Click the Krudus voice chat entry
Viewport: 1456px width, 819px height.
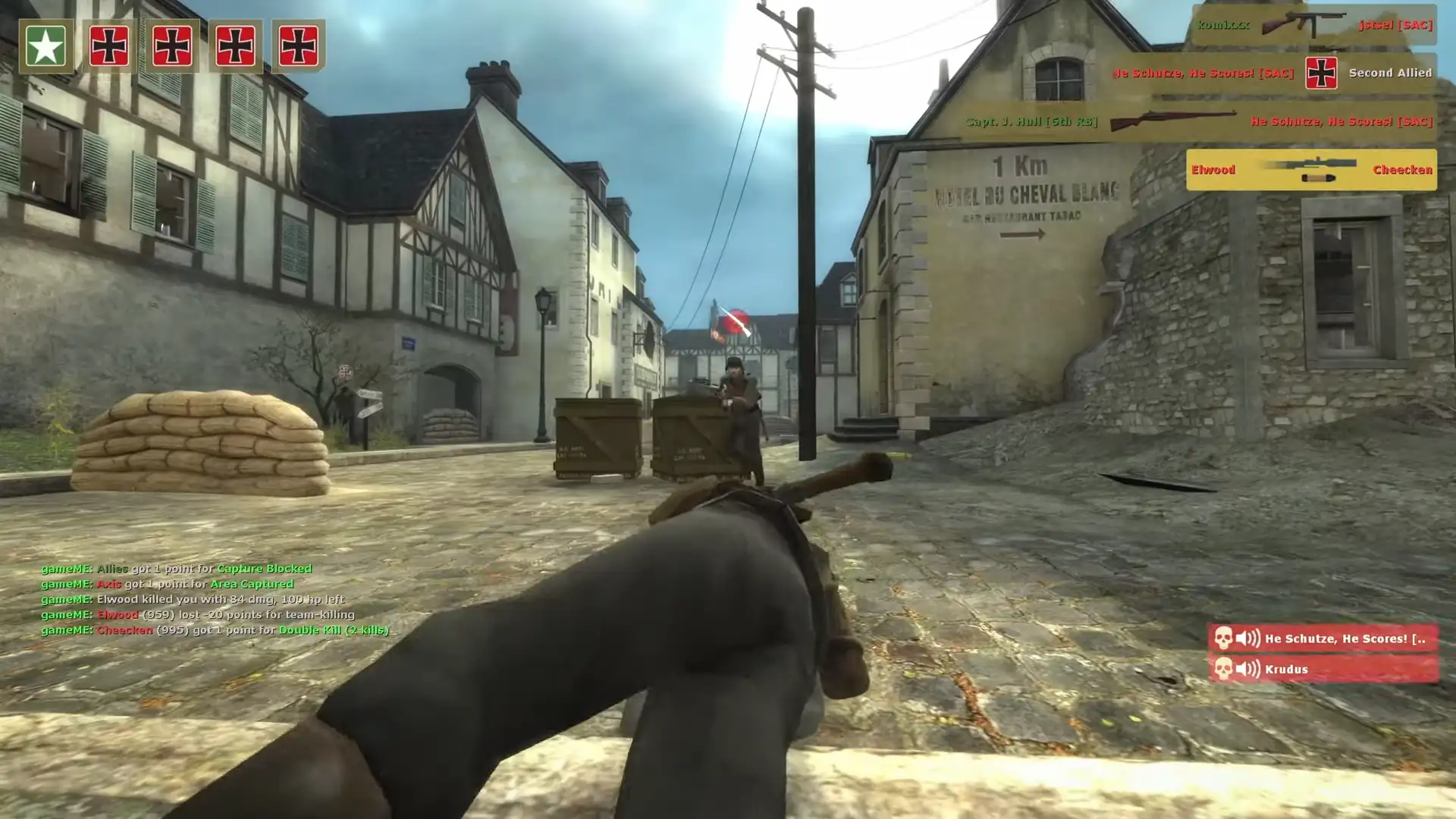[1323, 669]
